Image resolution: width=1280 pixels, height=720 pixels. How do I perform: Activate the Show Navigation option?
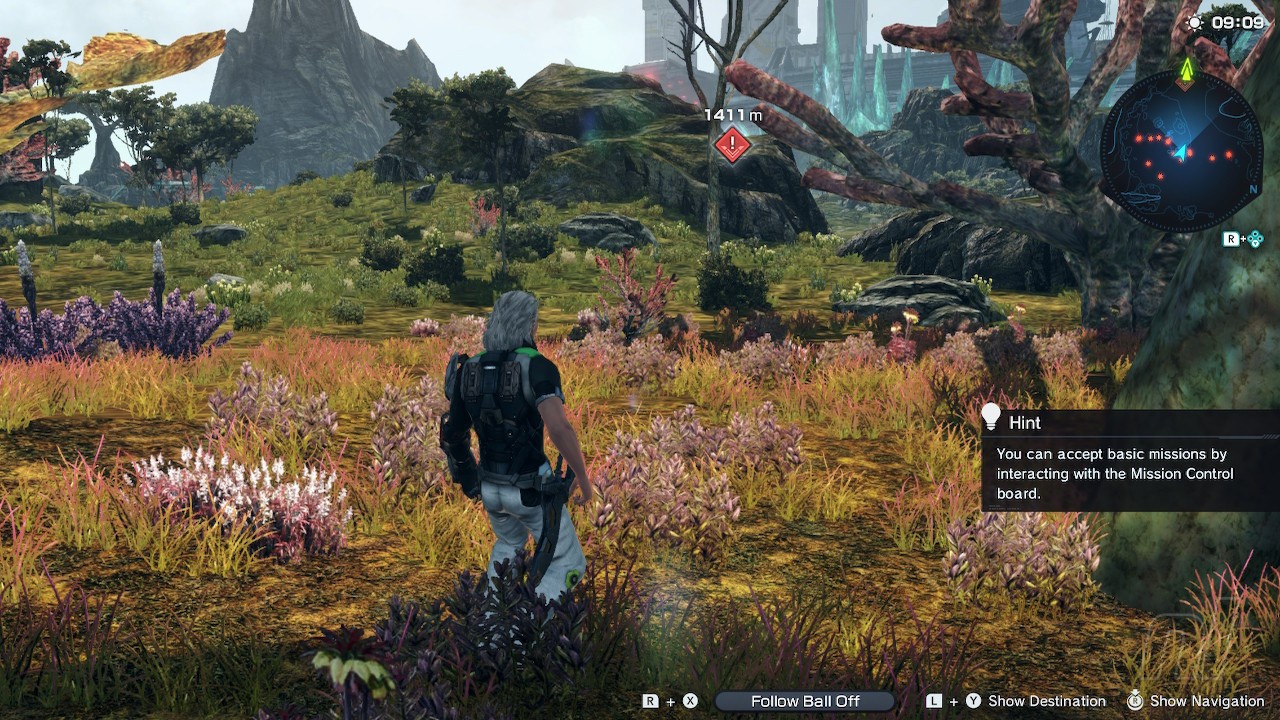click(x=1206, y=701)
